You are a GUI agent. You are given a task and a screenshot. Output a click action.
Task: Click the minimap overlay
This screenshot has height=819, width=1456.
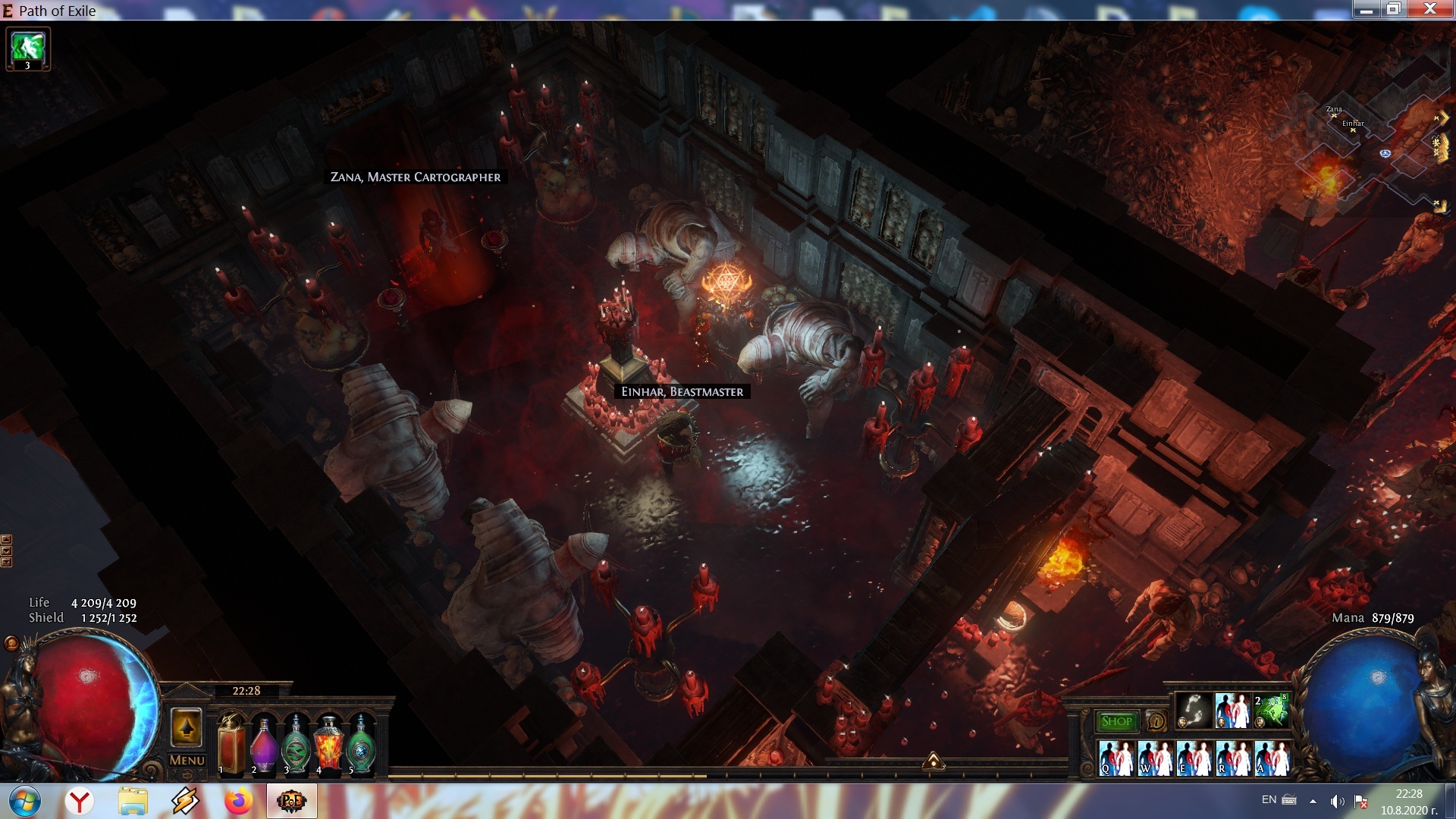(1373, 152)
